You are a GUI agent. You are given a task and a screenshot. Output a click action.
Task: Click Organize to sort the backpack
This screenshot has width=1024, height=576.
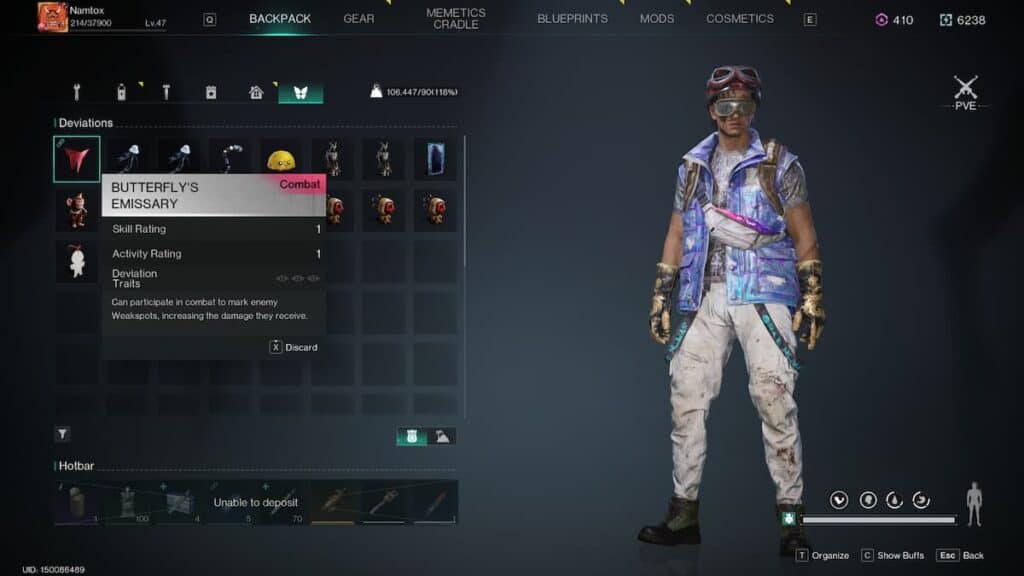tap(823, 555)
